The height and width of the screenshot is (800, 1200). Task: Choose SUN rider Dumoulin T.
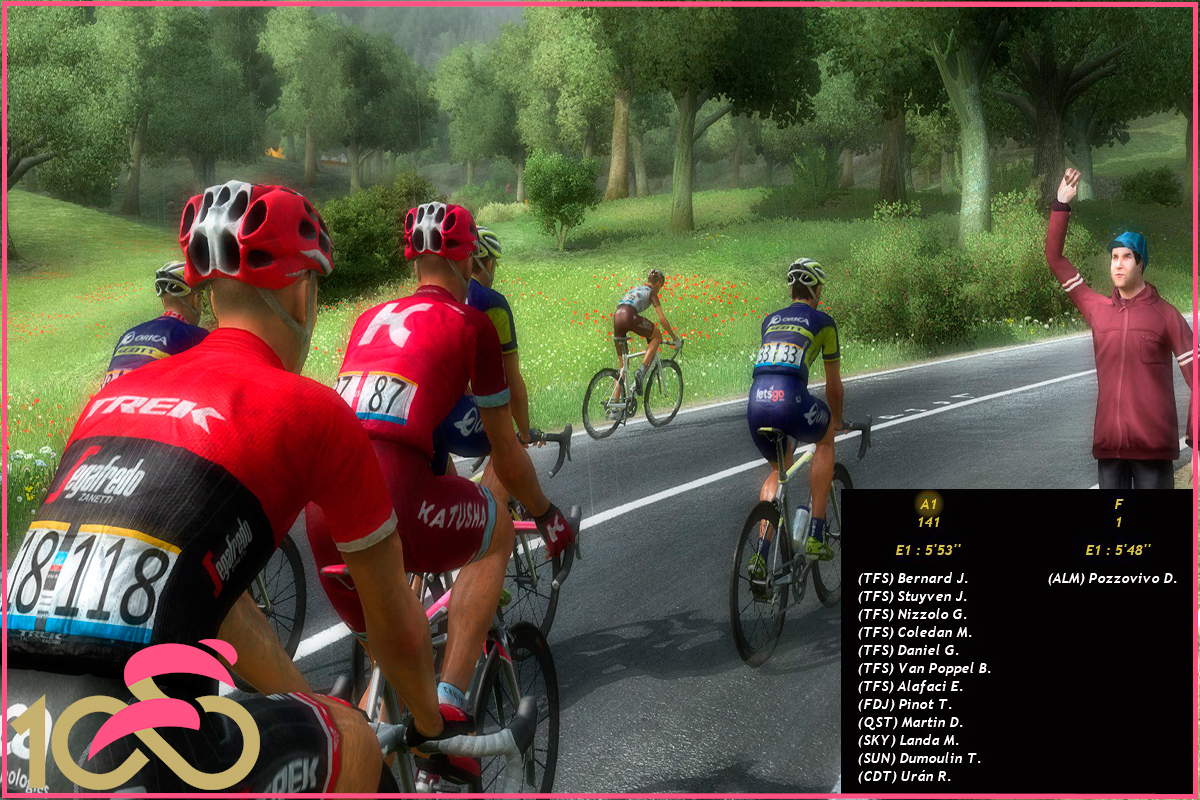pyautogui.click(x=919, y=758)
